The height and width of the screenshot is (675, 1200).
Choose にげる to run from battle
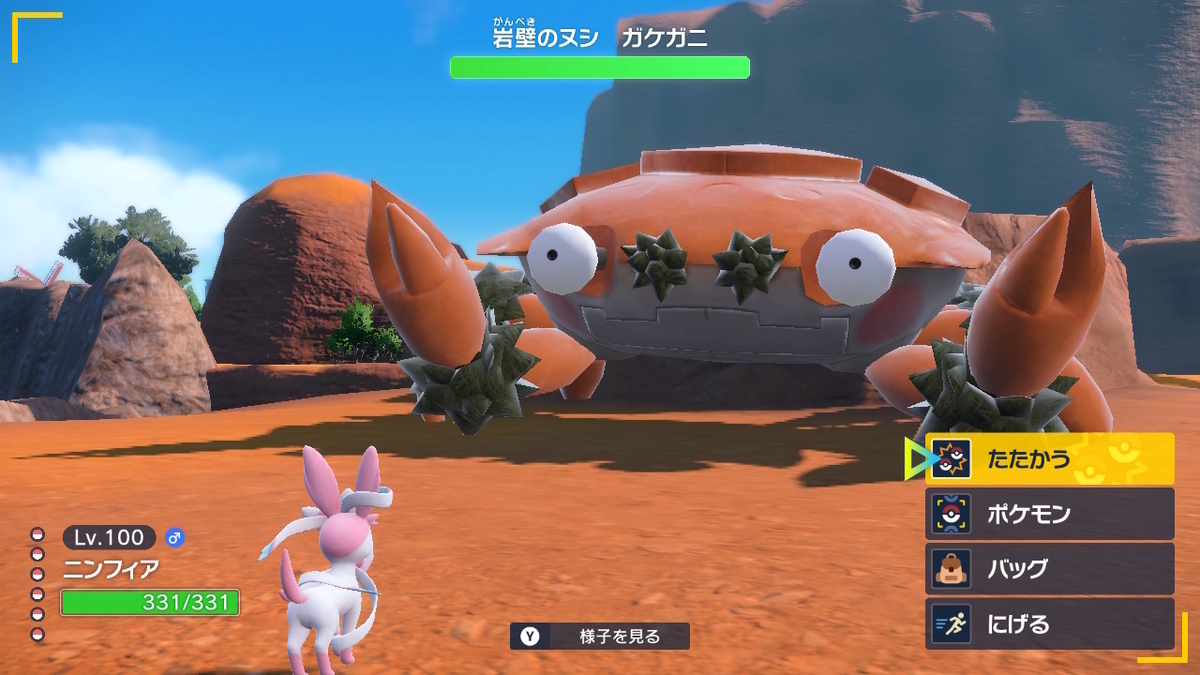pyautogui.click(x=1049, y=624)
